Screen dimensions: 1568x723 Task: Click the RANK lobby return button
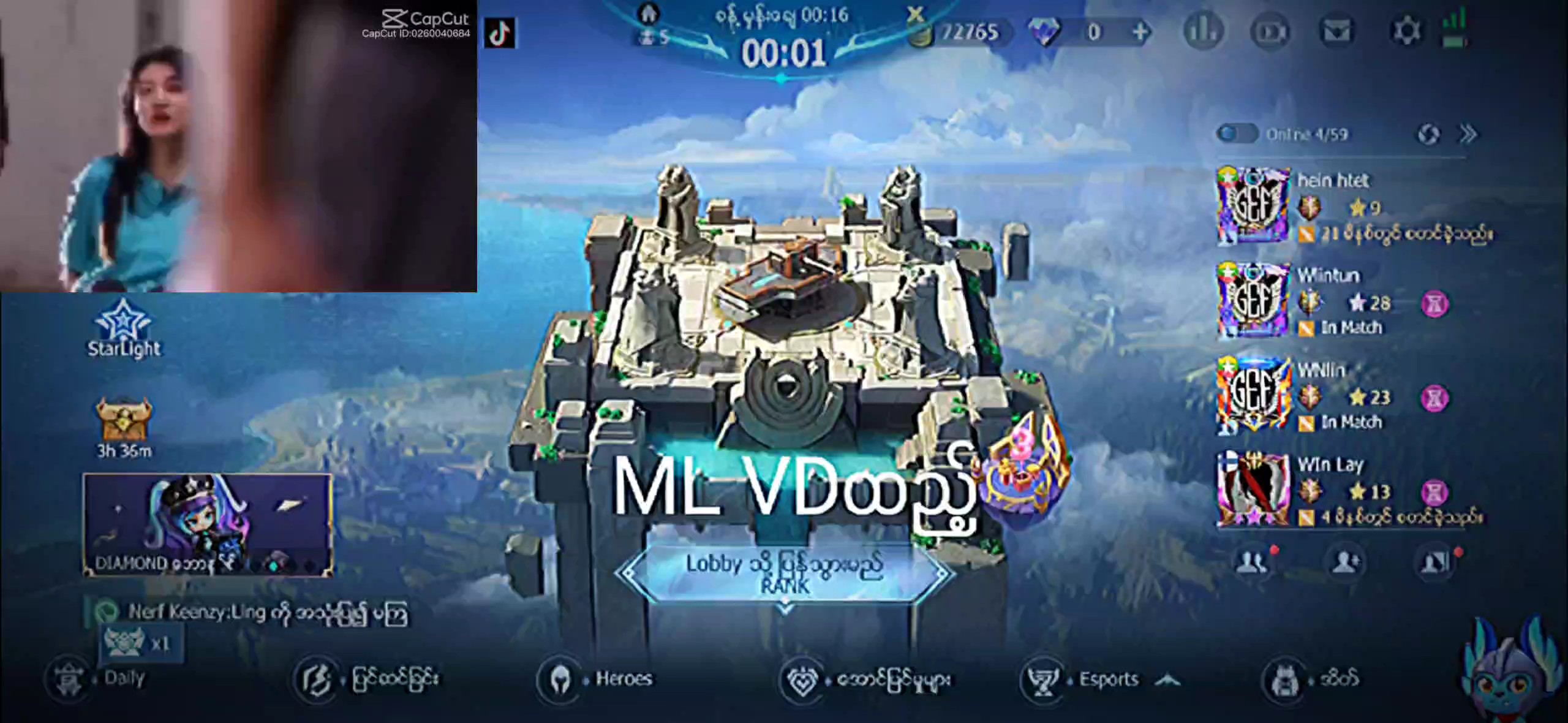coord(785,574)
